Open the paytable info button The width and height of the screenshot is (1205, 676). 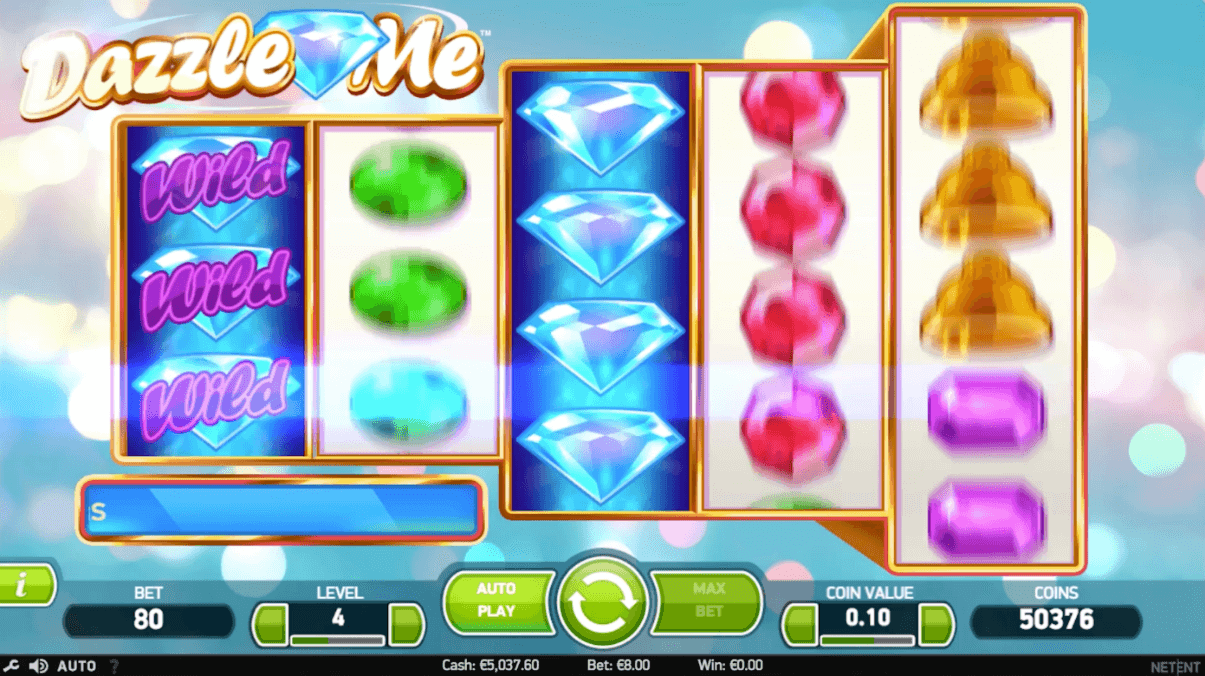pos(24,585)
